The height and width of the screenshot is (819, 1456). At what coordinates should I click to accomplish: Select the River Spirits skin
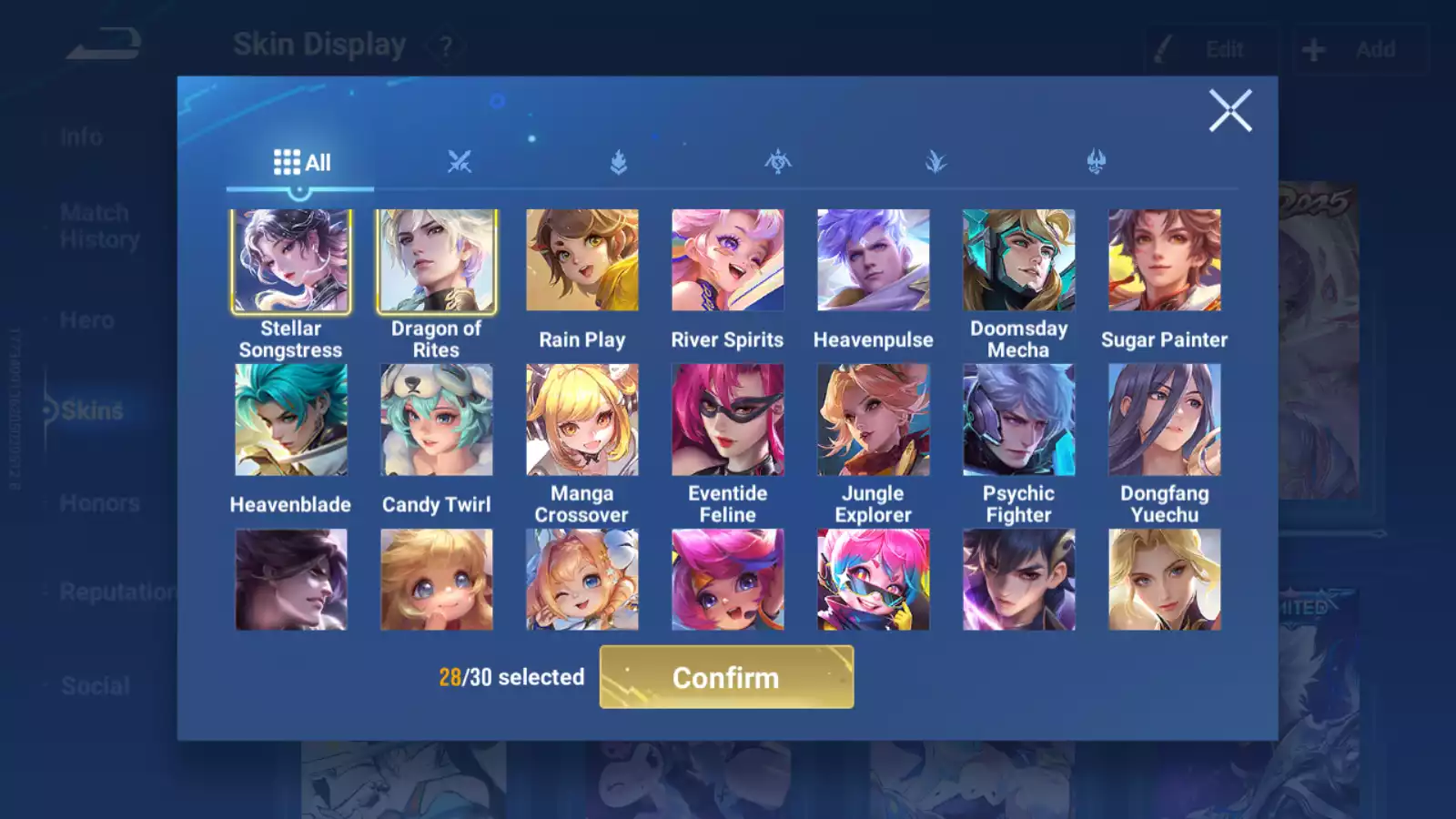coord(727,261)
